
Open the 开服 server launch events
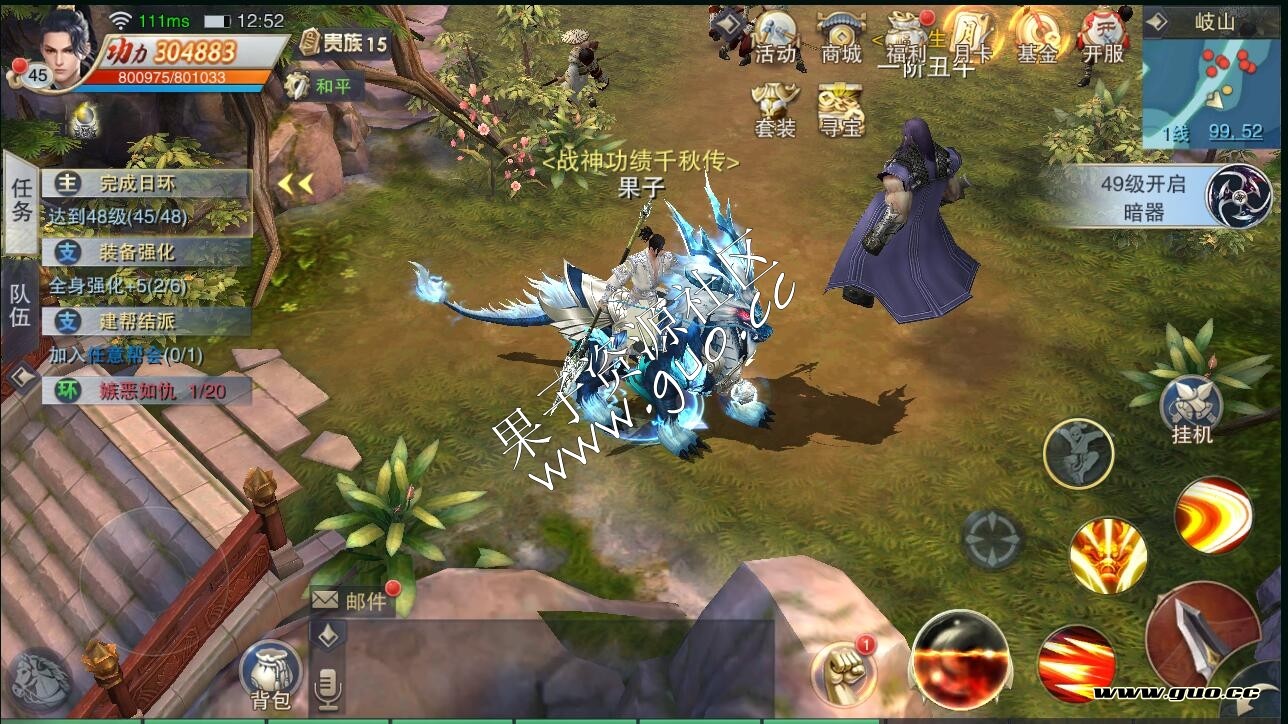click(1103, 38)
